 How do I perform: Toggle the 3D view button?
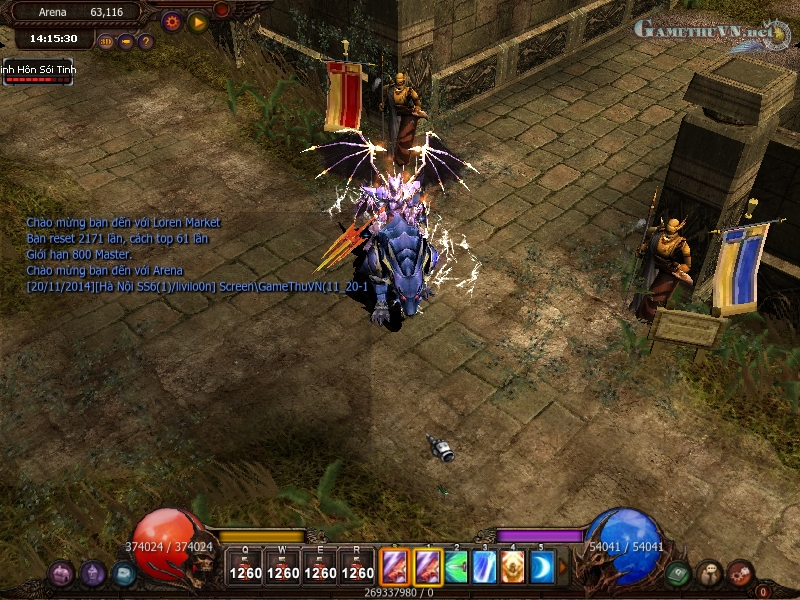tap(106, 42)
